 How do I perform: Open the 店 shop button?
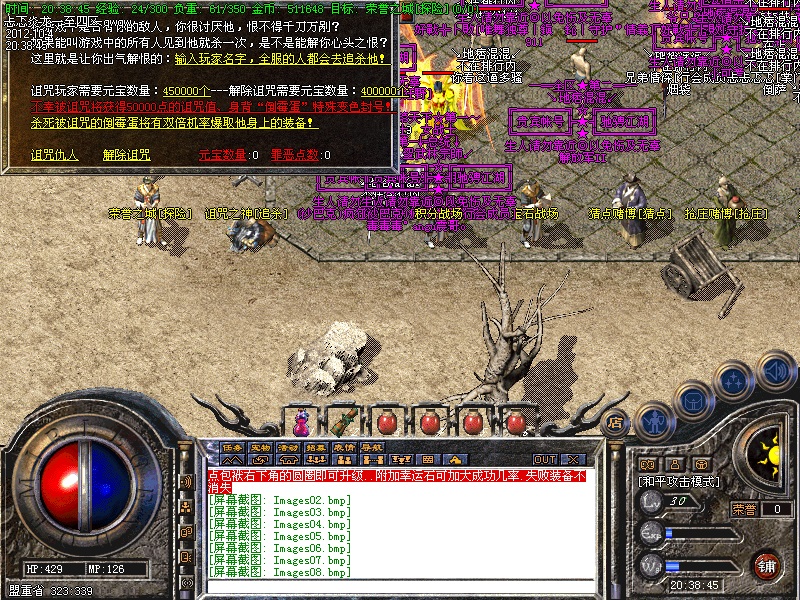click(x=616, y=423)
